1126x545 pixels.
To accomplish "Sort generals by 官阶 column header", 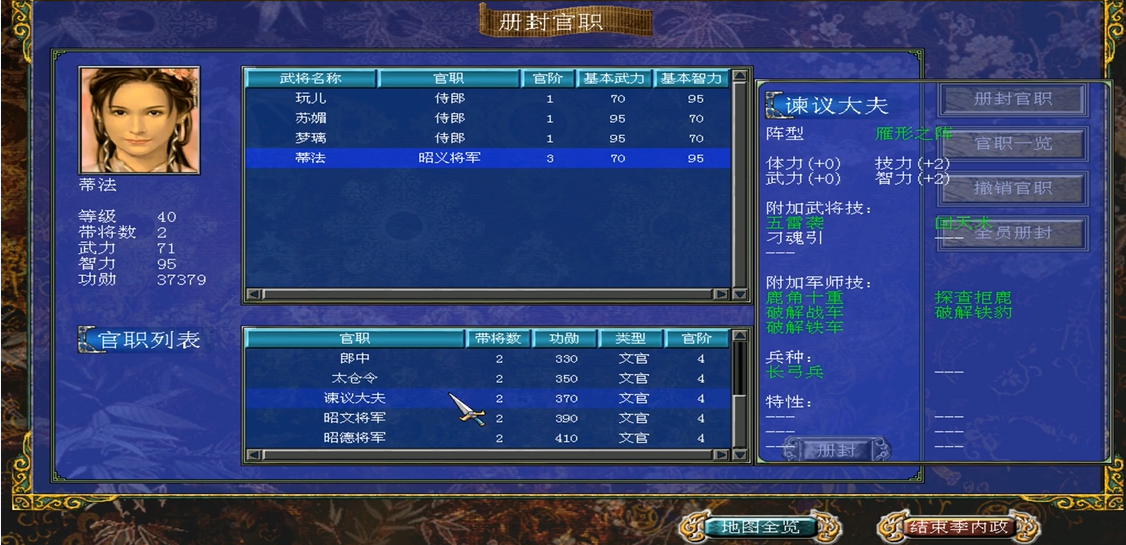I will (x=549, y=78).
